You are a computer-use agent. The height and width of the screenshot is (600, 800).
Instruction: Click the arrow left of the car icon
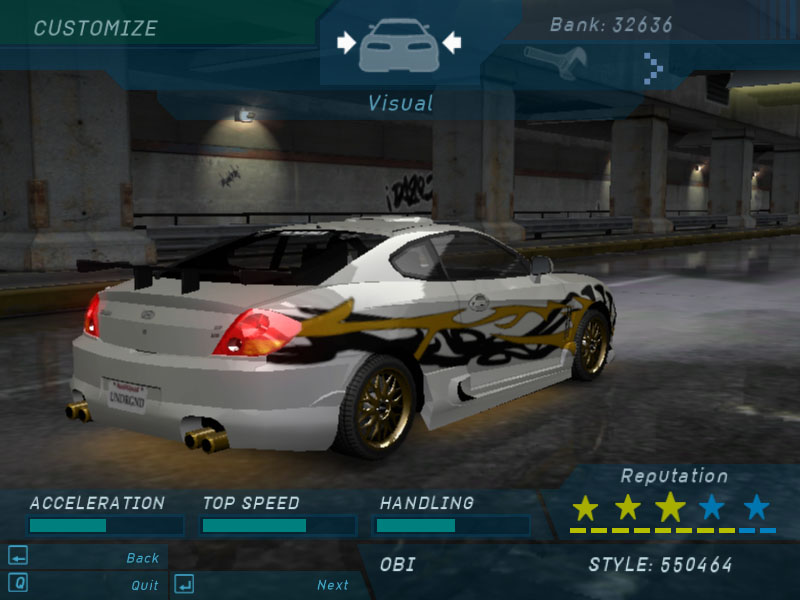coord(346,42)
